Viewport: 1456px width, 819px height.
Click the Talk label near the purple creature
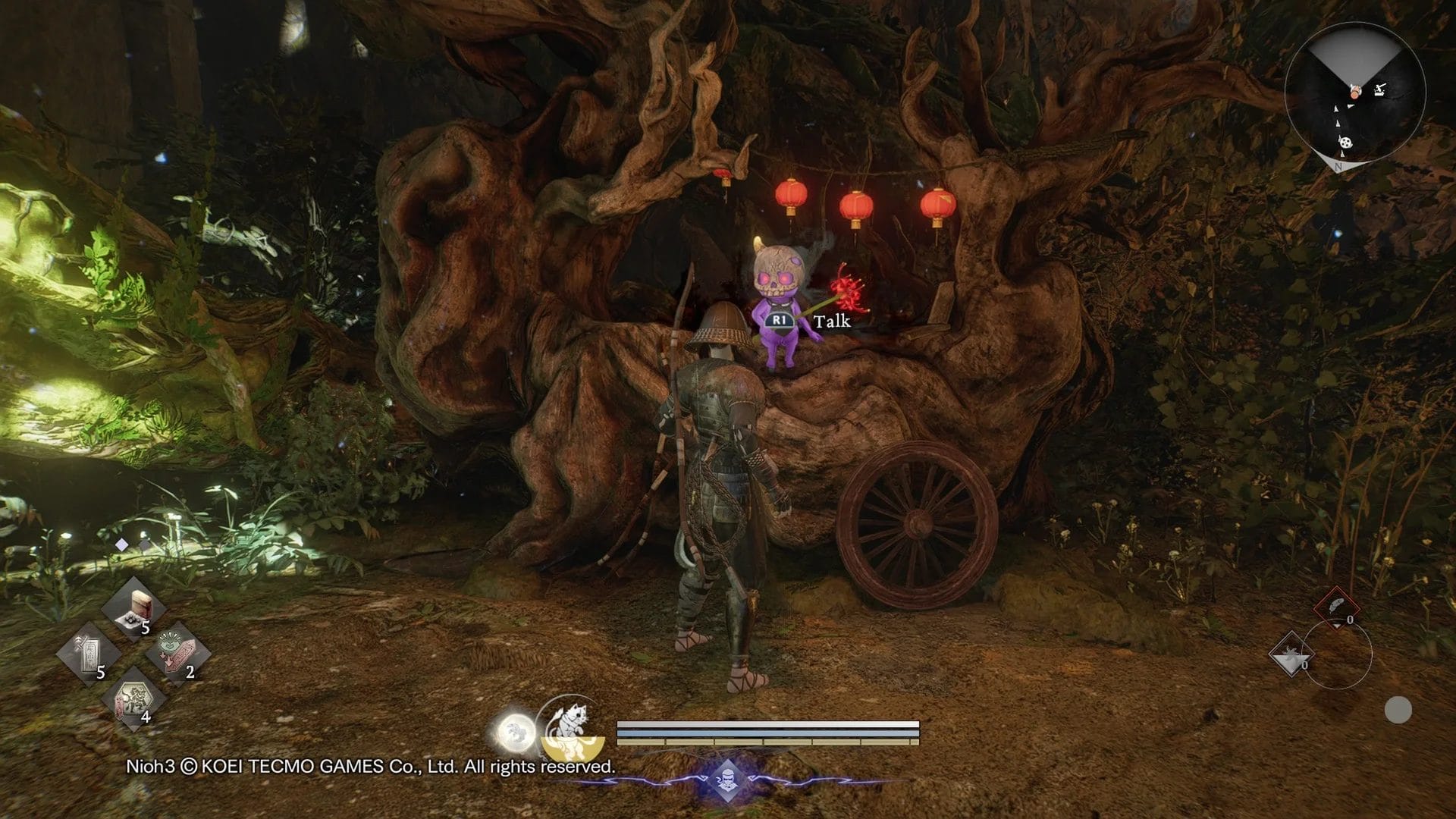coord(832,322)
